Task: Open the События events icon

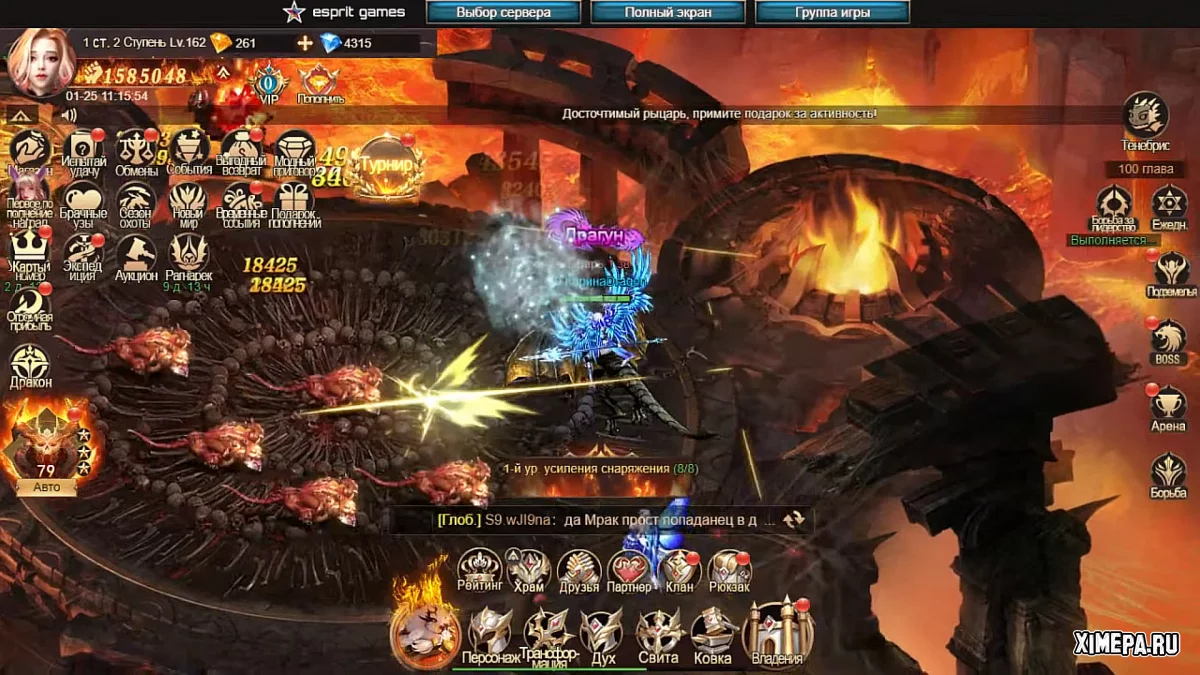Action: pos(190,151)
